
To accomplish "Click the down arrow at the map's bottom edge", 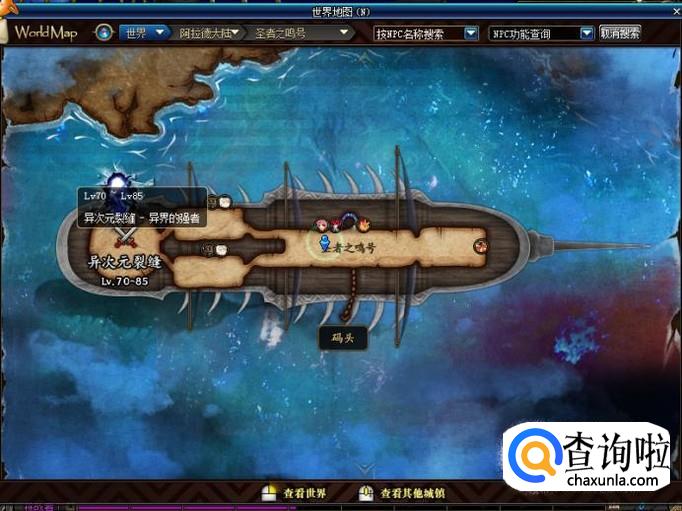I will [366, 469].
